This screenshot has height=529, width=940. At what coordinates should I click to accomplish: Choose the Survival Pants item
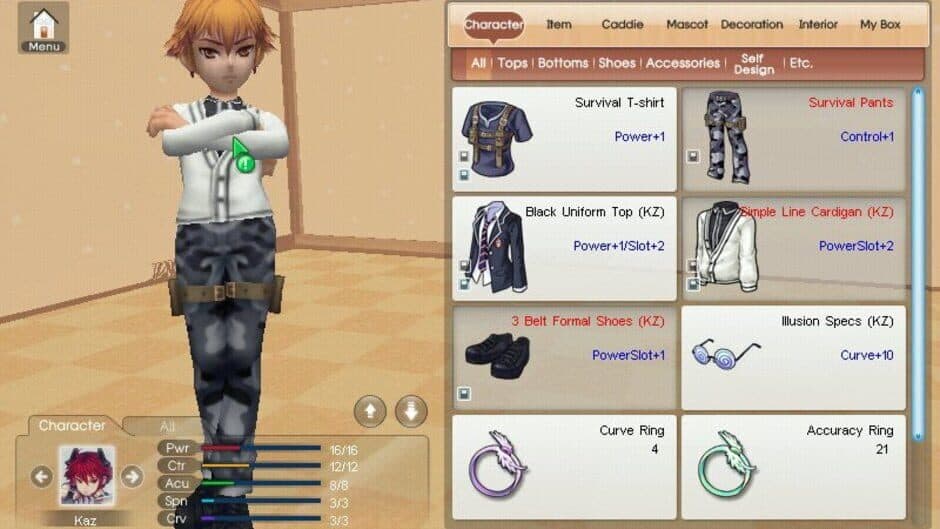click(x=793, y=138)
